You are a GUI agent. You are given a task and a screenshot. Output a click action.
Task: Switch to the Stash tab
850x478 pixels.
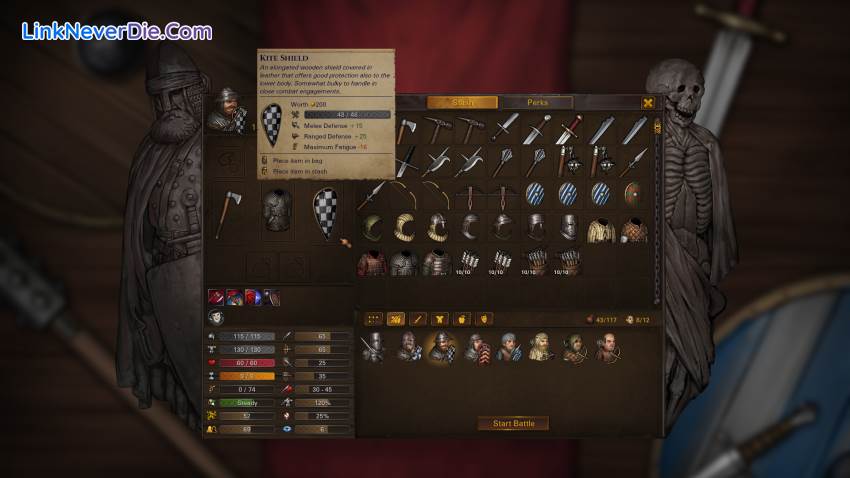(462, 103)
